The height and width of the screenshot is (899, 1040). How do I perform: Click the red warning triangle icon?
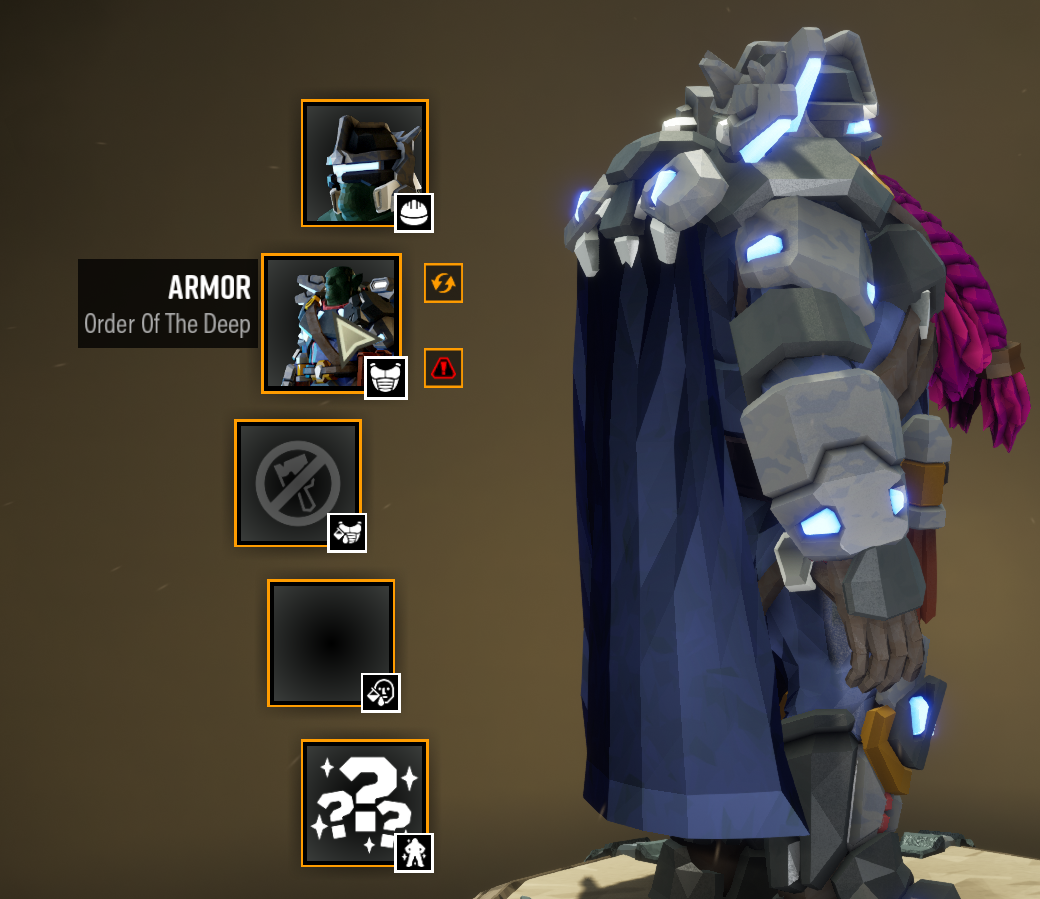[x=443, y=368]
